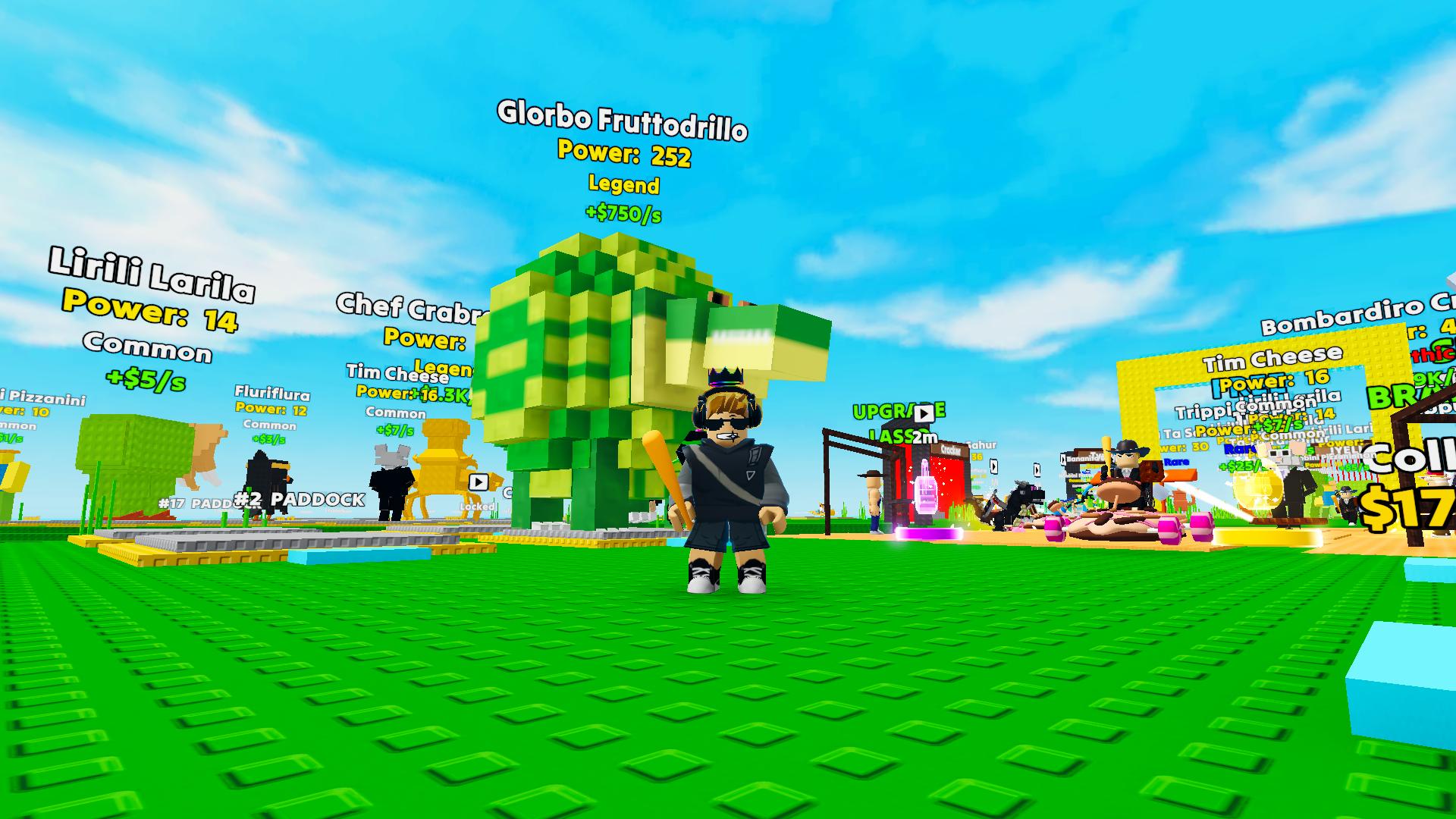The width and height of the screenshot is (1456, 819).
Task: Click the play icon near the pizza cart rider
Action: tap(1037, 469)
